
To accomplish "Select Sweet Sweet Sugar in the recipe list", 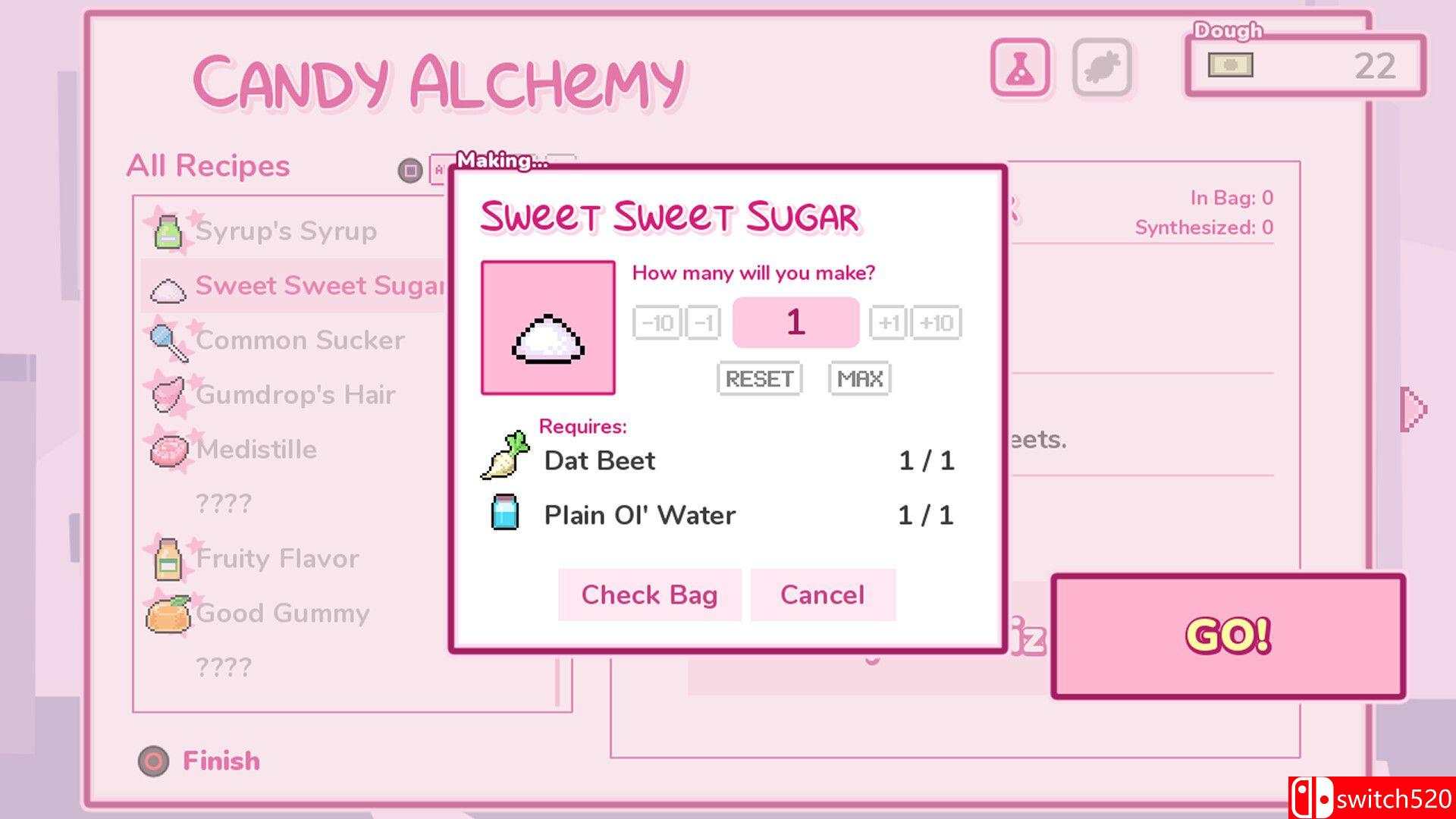I will coord(303,285).
